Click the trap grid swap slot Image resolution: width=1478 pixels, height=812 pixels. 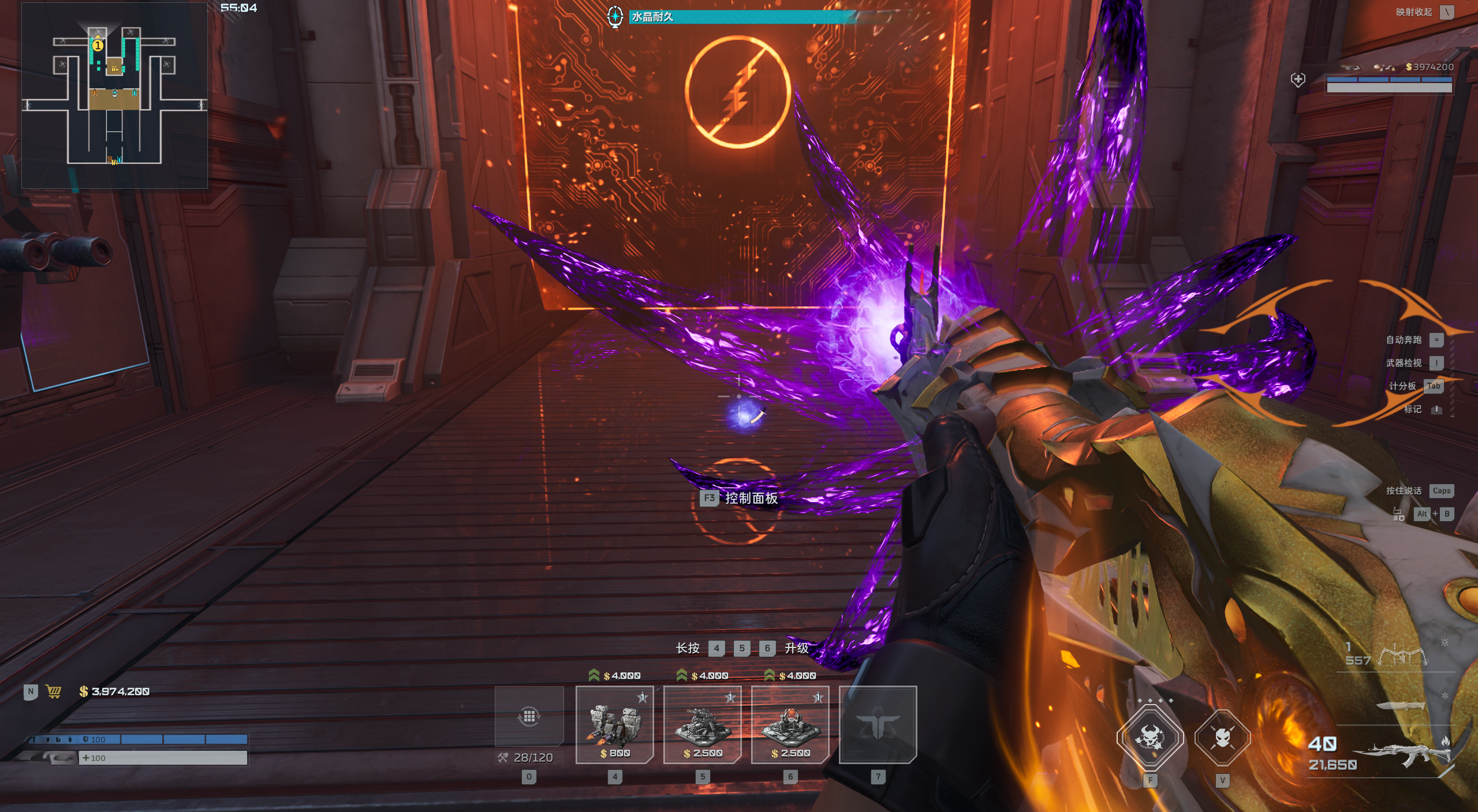pos(529,717)
